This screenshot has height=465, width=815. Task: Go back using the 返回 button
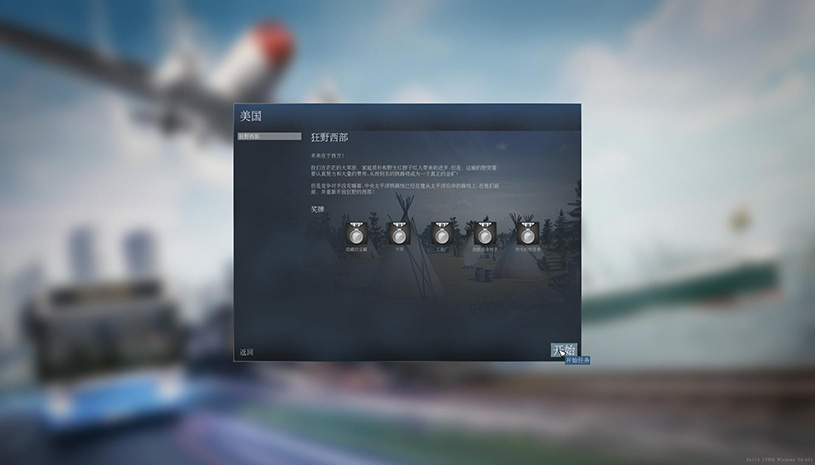pos(247,352)
